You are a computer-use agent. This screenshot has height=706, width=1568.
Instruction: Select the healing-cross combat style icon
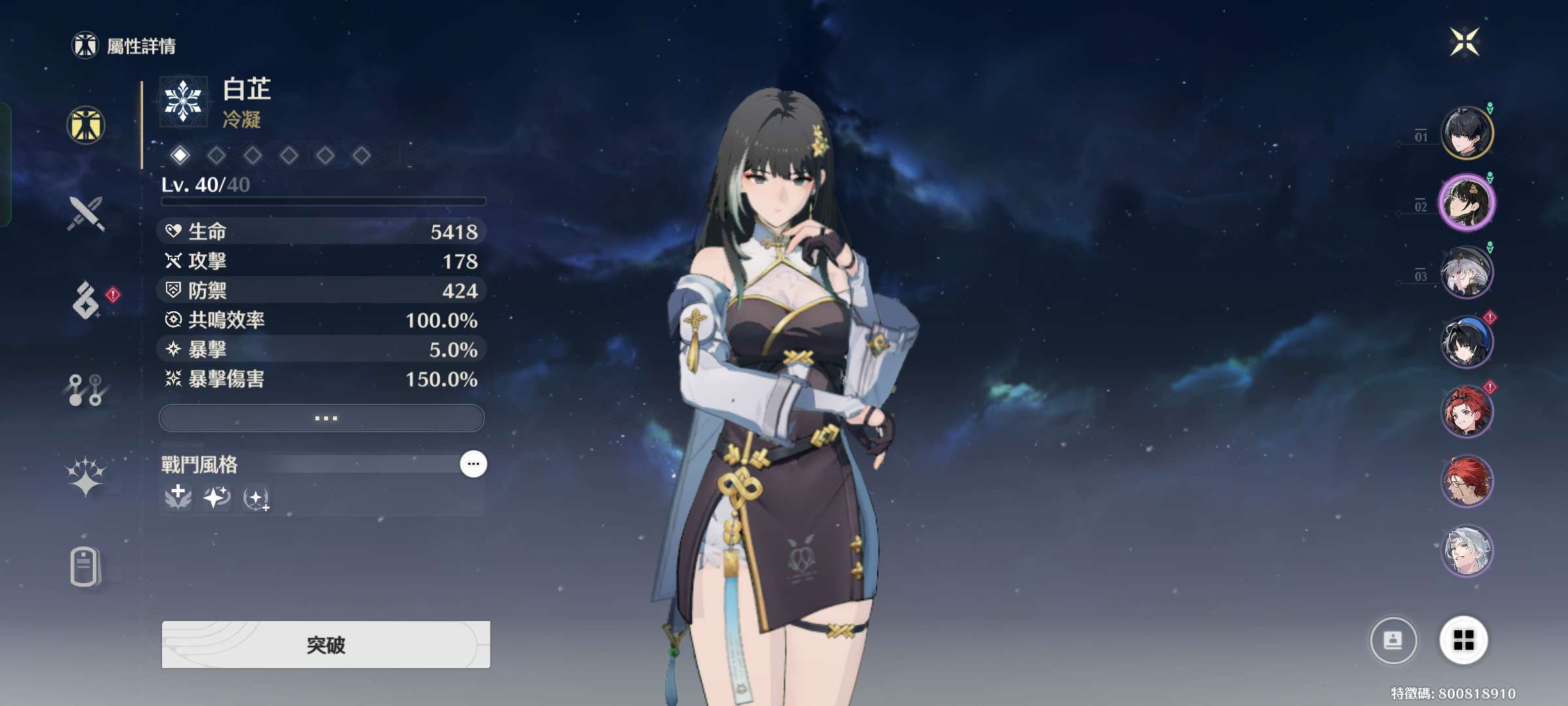tap(178, 497)
